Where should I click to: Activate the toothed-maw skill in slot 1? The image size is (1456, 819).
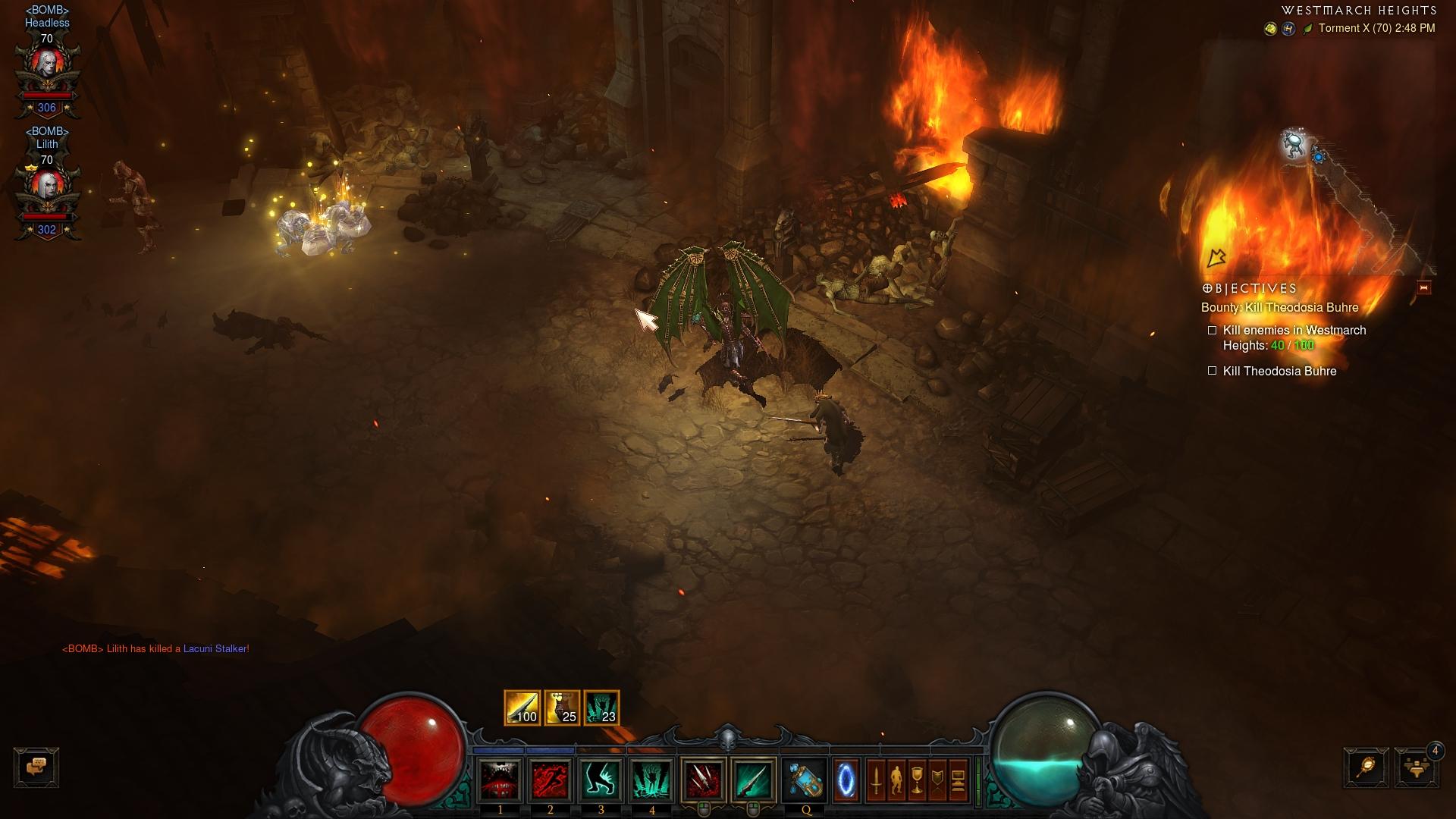tap(500, 780)
